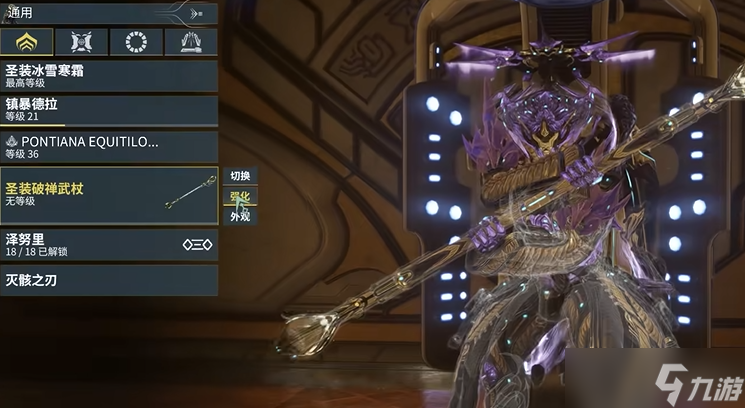Viewport: 745px width, 408px height.
Task: Switch to the fourth tab with seated figure icon
Action: click(x=191, y=42)
